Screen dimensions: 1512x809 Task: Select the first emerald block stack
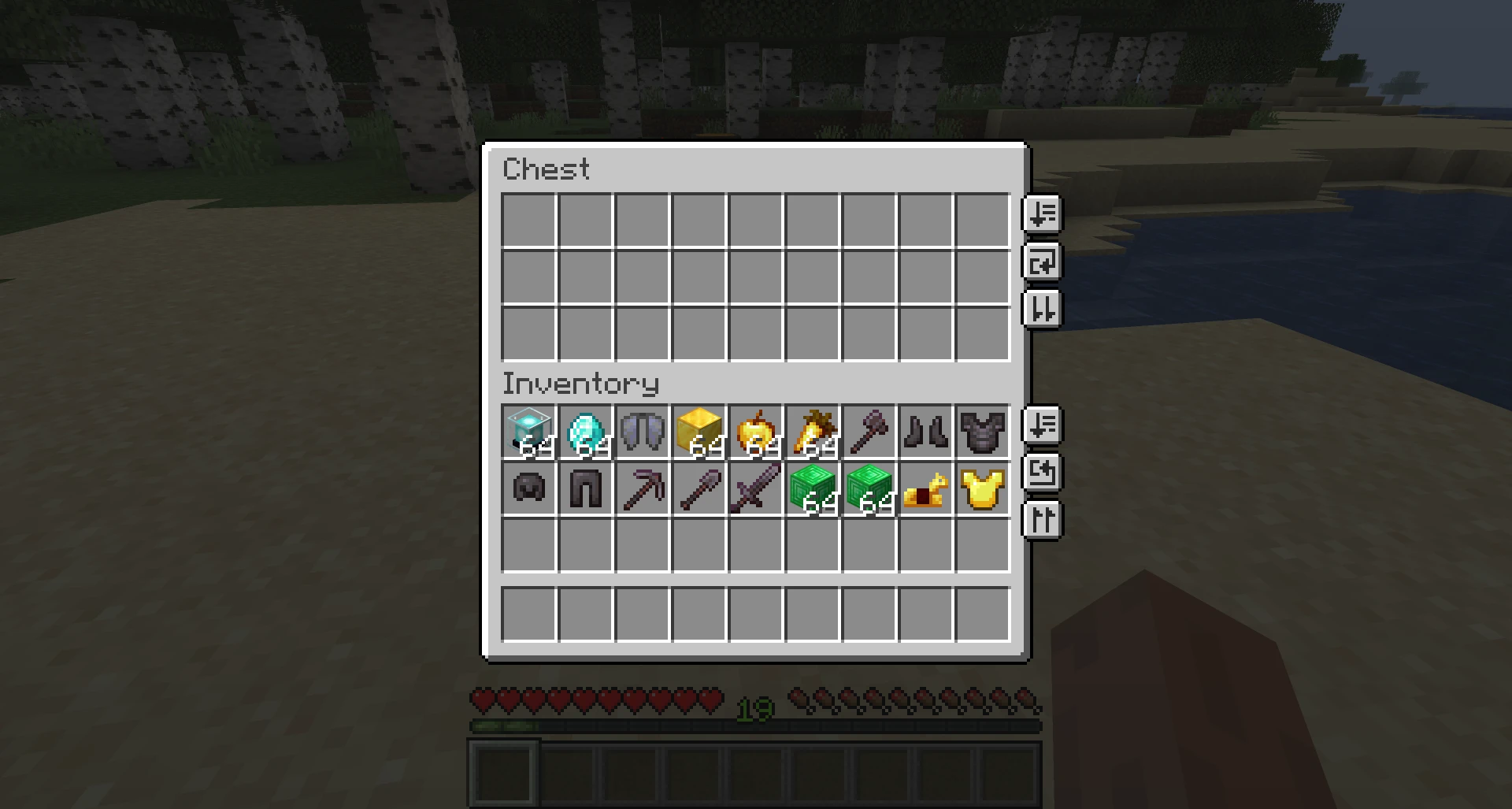(813, 488)
